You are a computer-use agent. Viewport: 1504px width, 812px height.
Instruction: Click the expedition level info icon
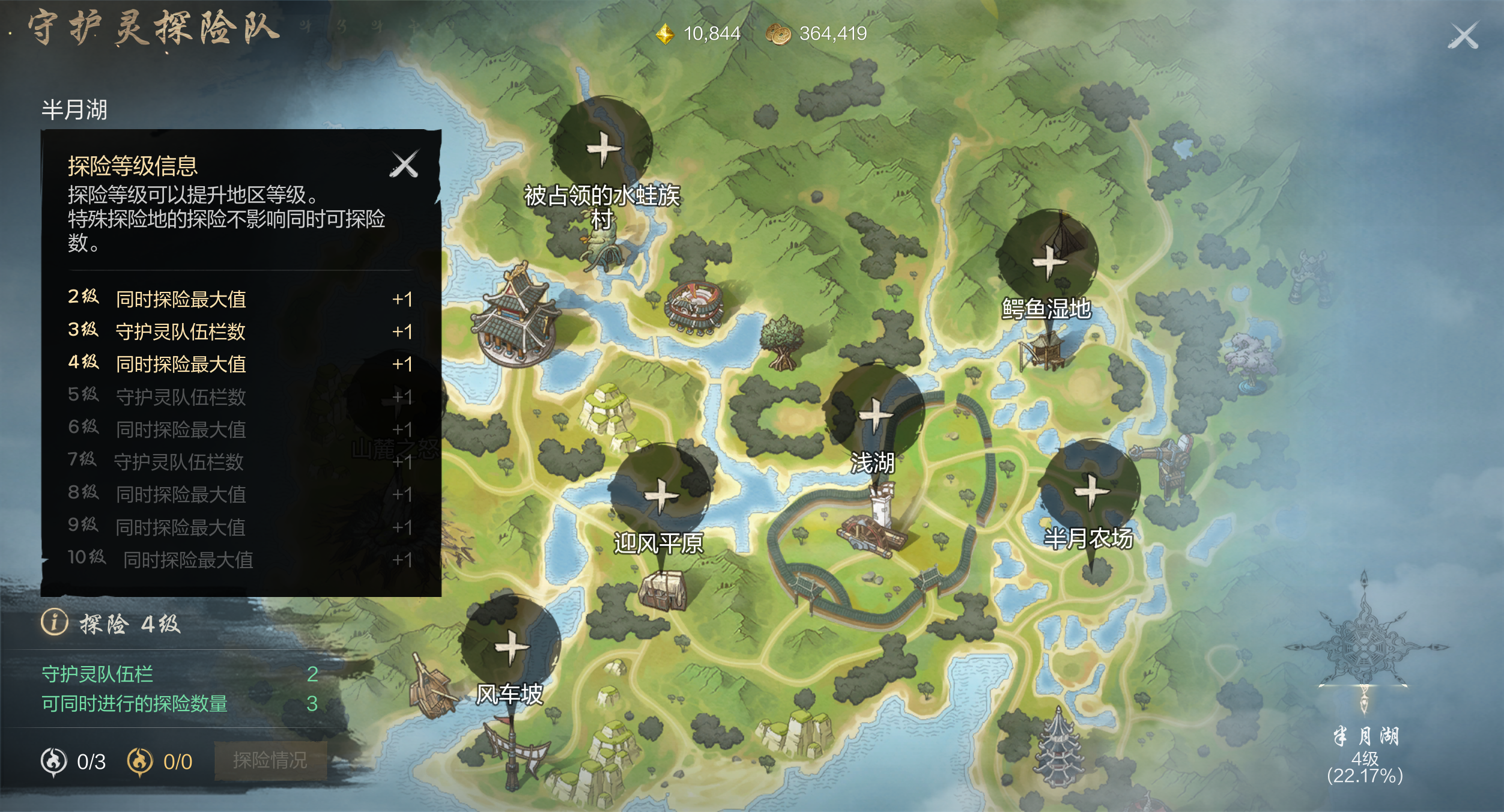click(54, 622)
